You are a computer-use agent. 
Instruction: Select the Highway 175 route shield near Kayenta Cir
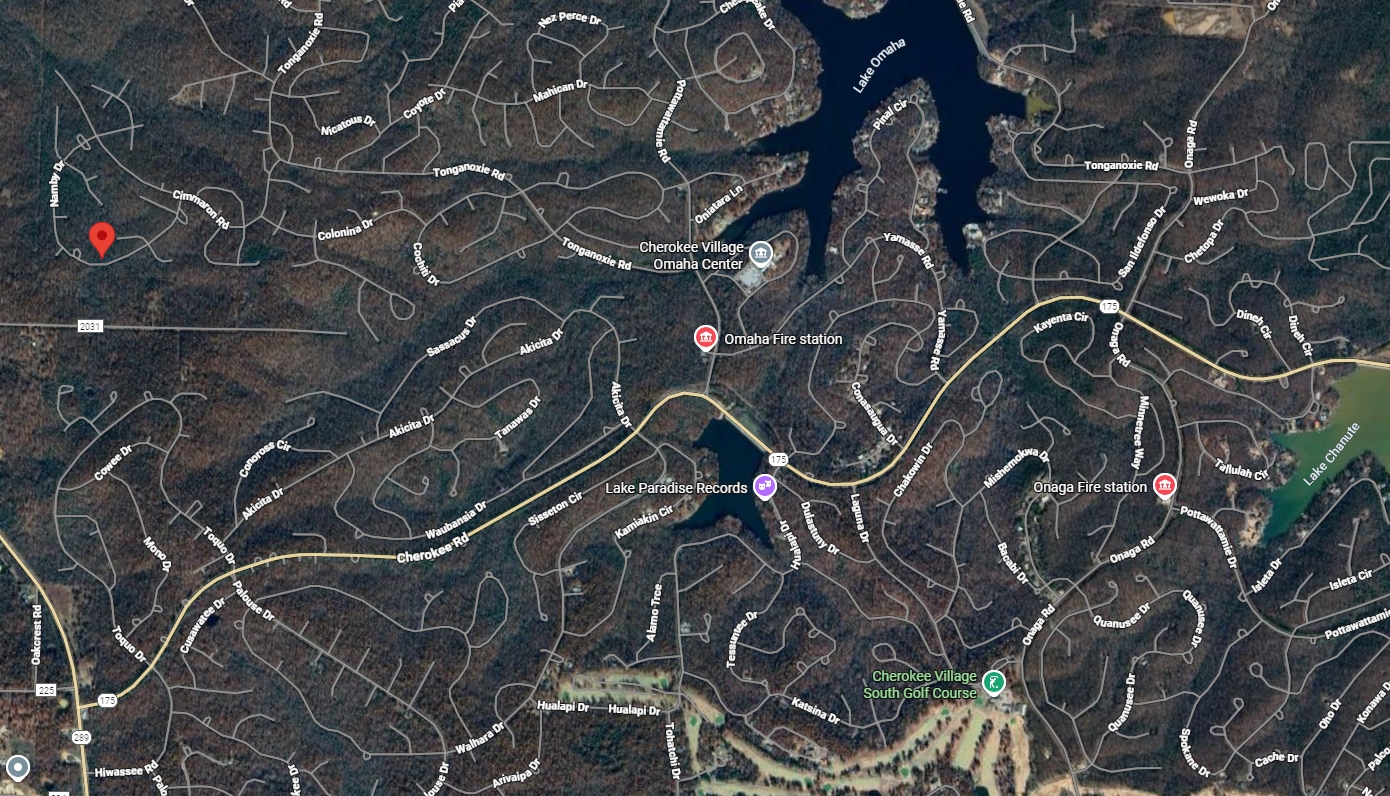click(x=1110, y=305)
